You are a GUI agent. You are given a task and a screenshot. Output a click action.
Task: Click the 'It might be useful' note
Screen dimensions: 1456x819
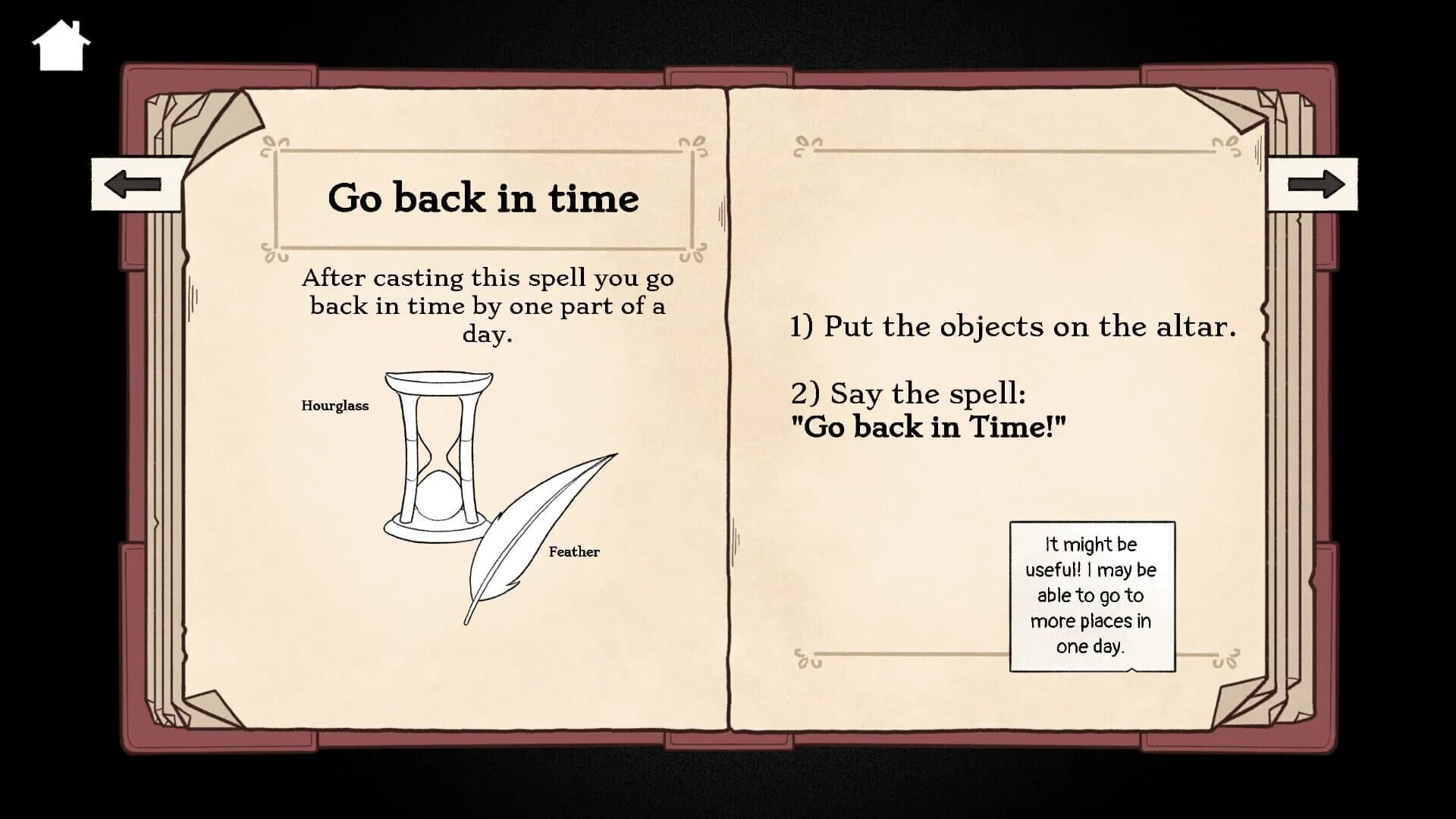coord(1090,596)
